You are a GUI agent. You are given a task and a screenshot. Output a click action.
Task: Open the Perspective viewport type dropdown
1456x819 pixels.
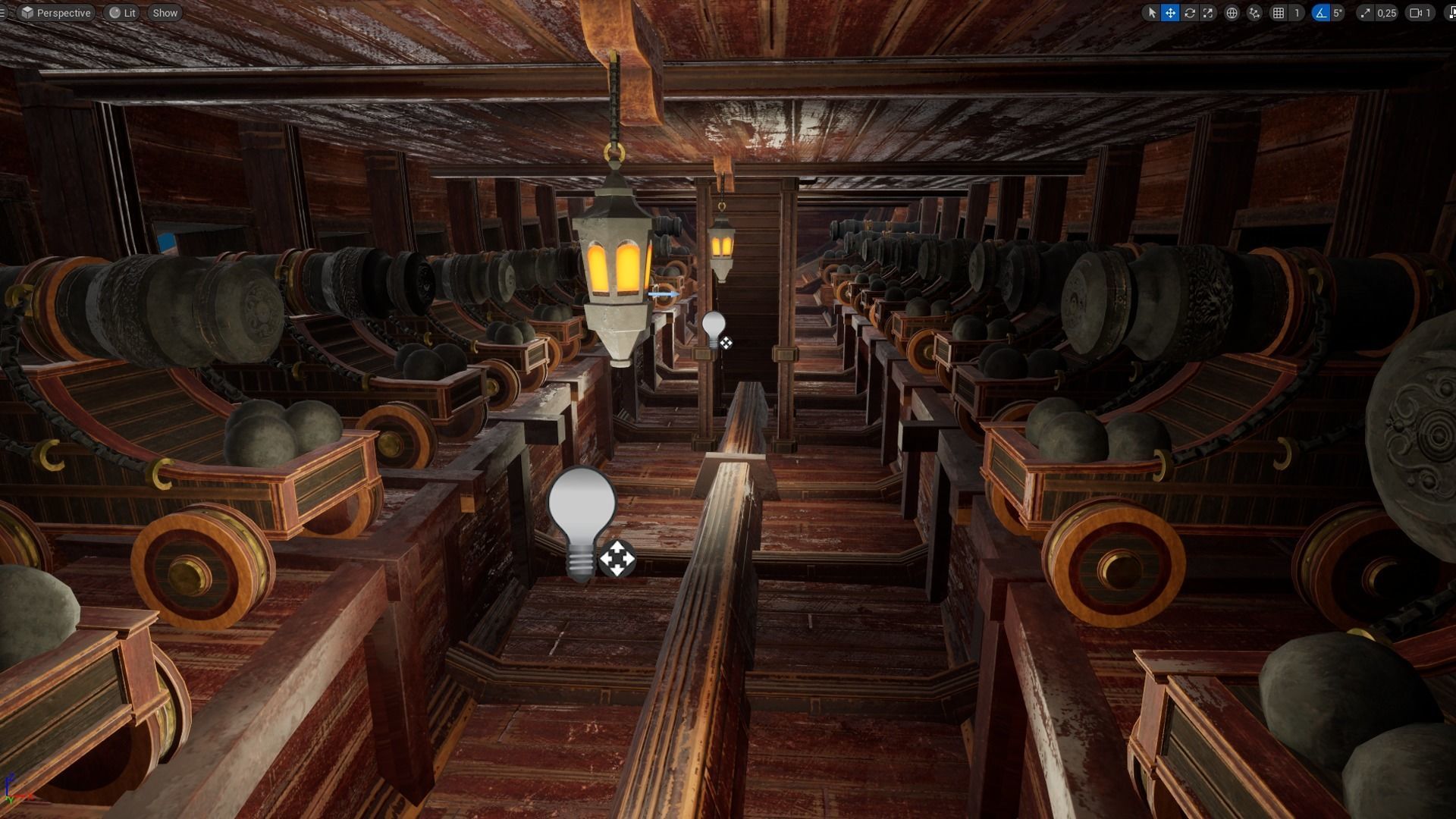coord(56,13)
